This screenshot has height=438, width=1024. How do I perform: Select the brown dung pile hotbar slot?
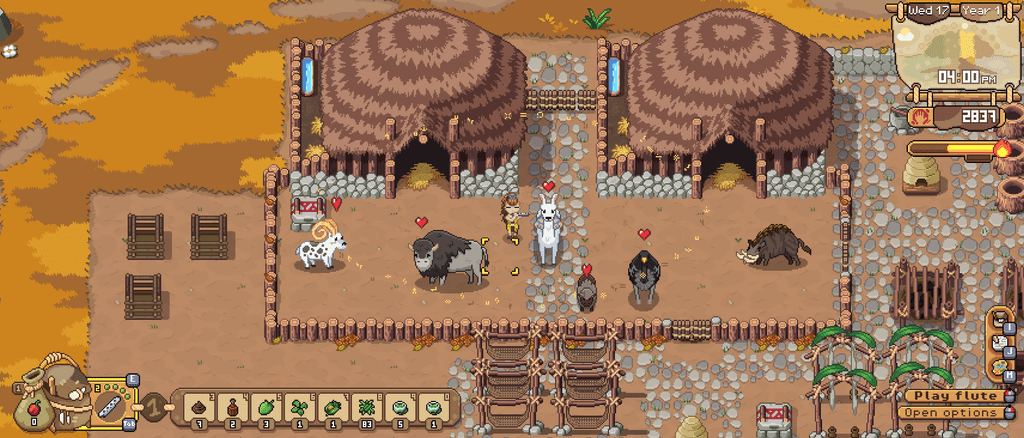[200, 407]
